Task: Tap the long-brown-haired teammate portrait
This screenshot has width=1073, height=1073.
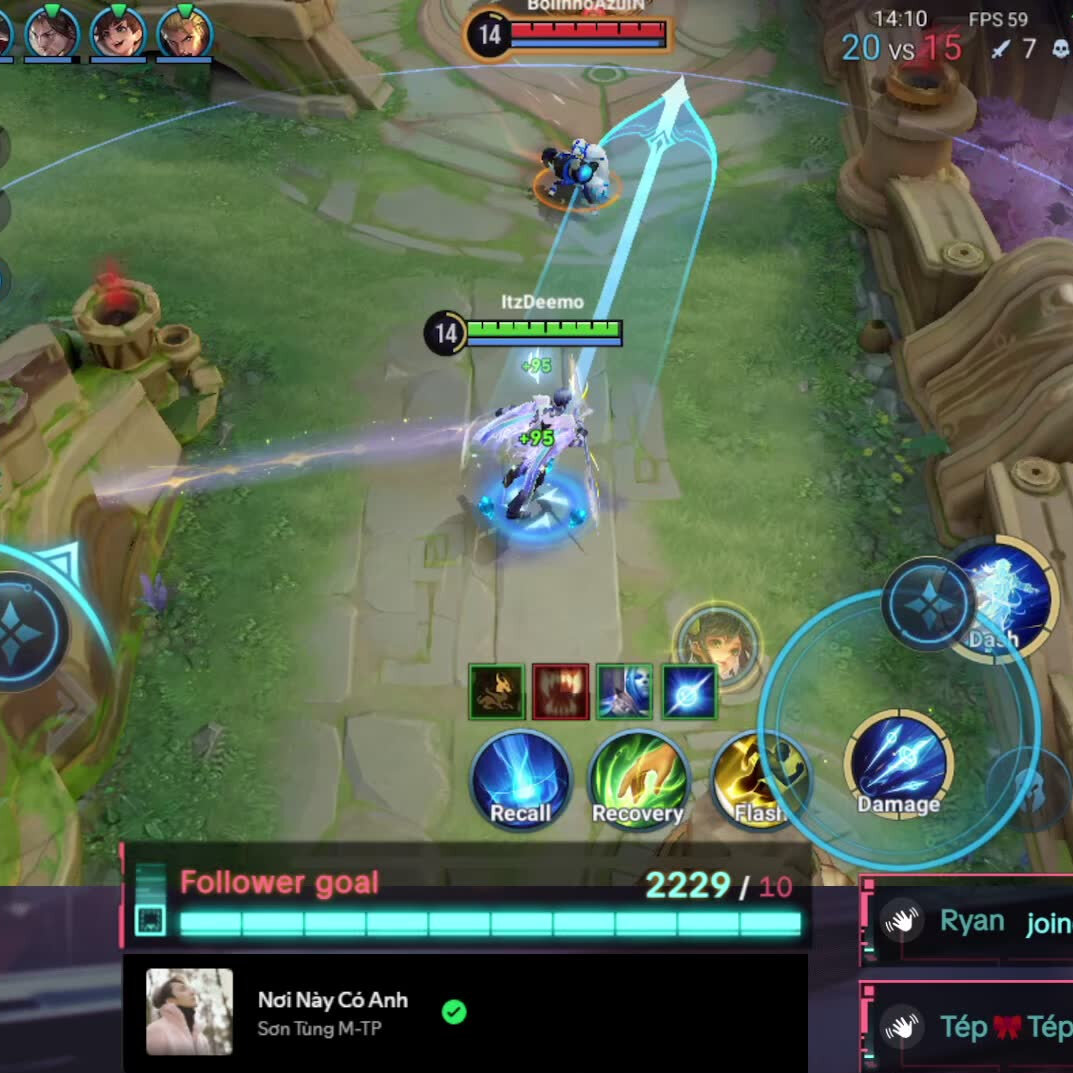Action: point(52,33)
